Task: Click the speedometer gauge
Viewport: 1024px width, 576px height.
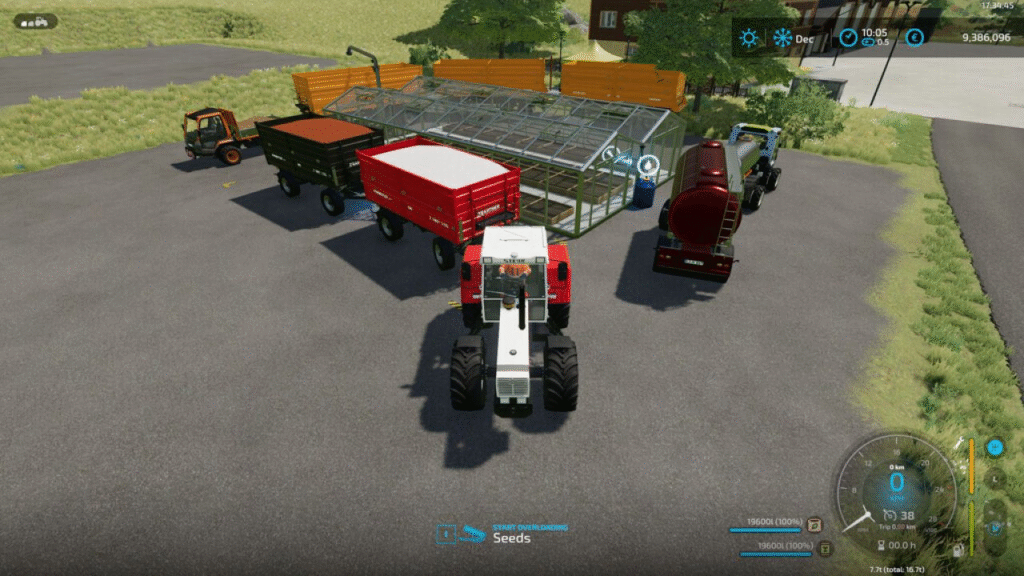Action: 896,487
